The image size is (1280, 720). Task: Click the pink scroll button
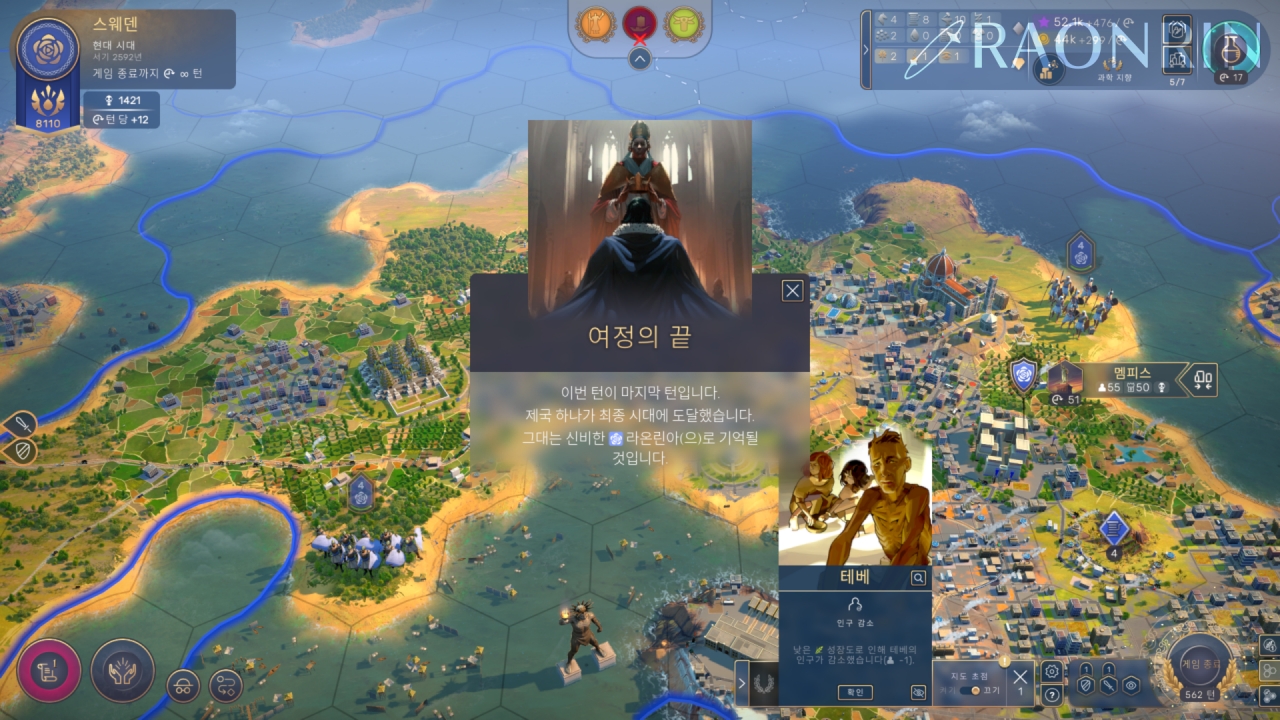point(49,670)
